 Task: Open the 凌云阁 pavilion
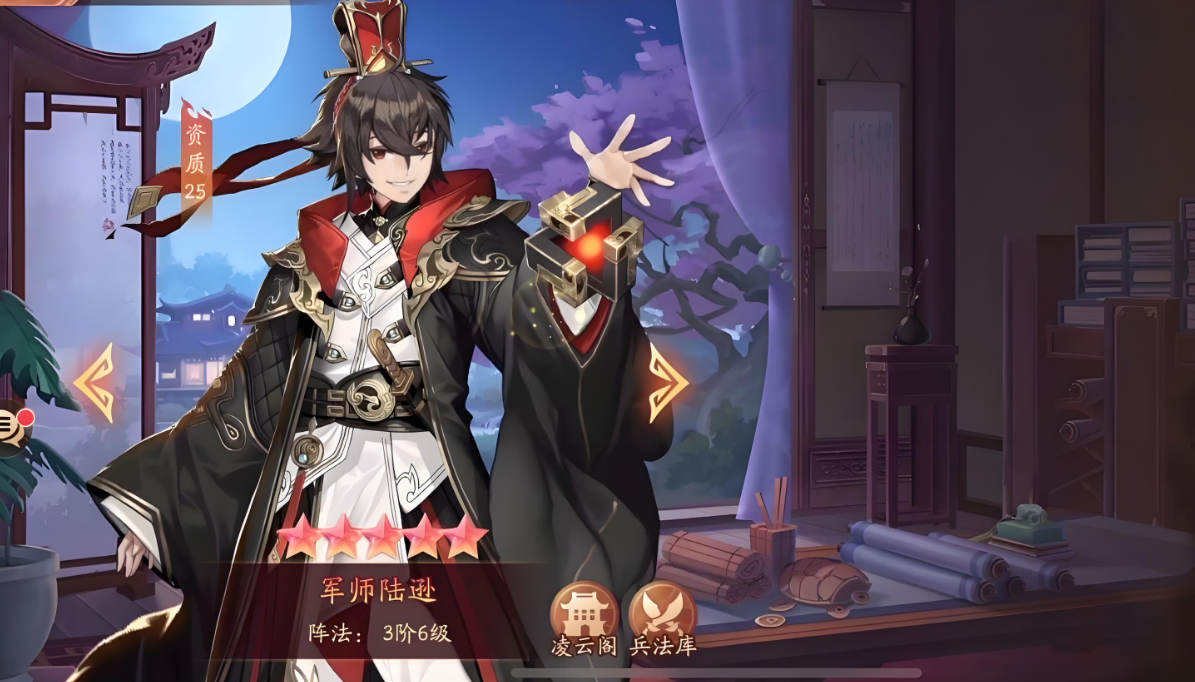click(x=584, y=612)
